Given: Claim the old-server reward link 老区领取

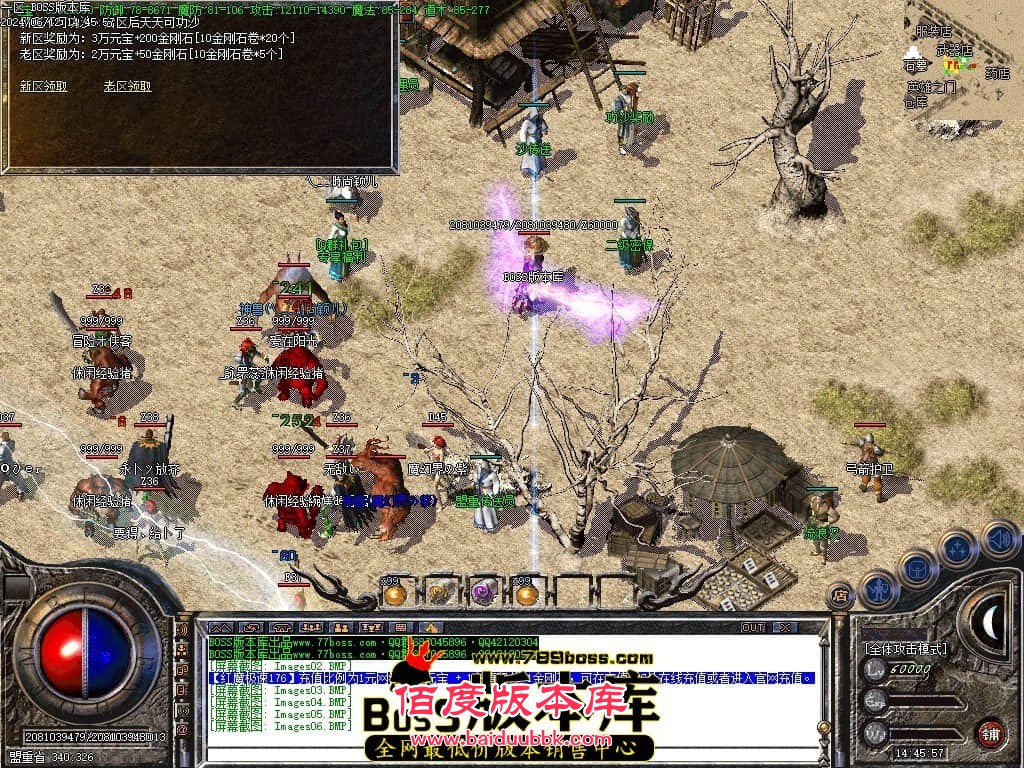Looking at the screenshot, I should click(x=127, y=86).
